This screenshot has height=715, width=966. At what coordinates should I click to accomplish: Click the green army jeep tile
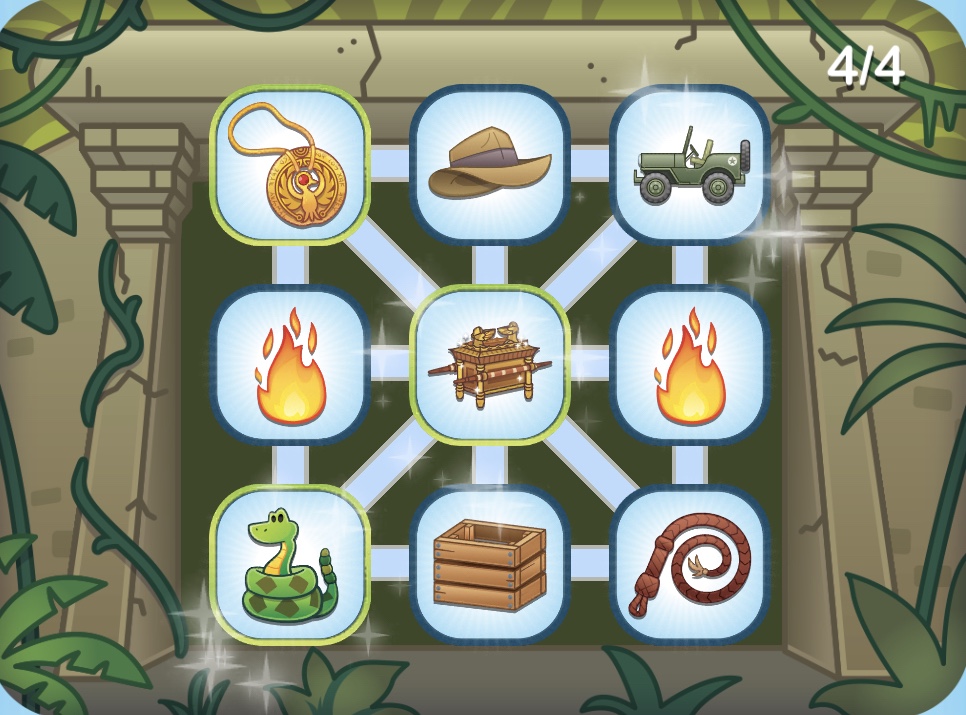690,165
